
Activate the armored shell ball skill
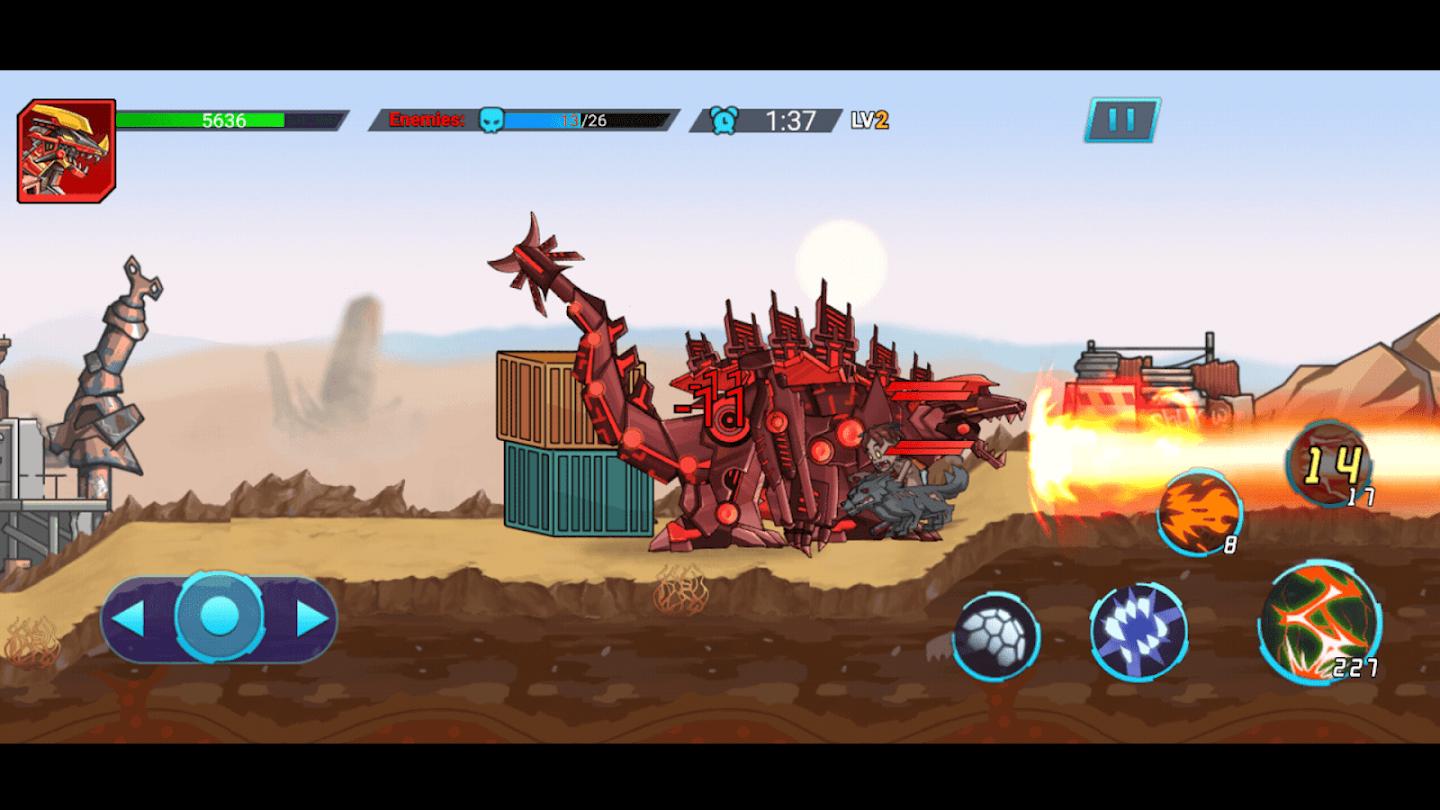pyautogui.click(x=995, y=637)
